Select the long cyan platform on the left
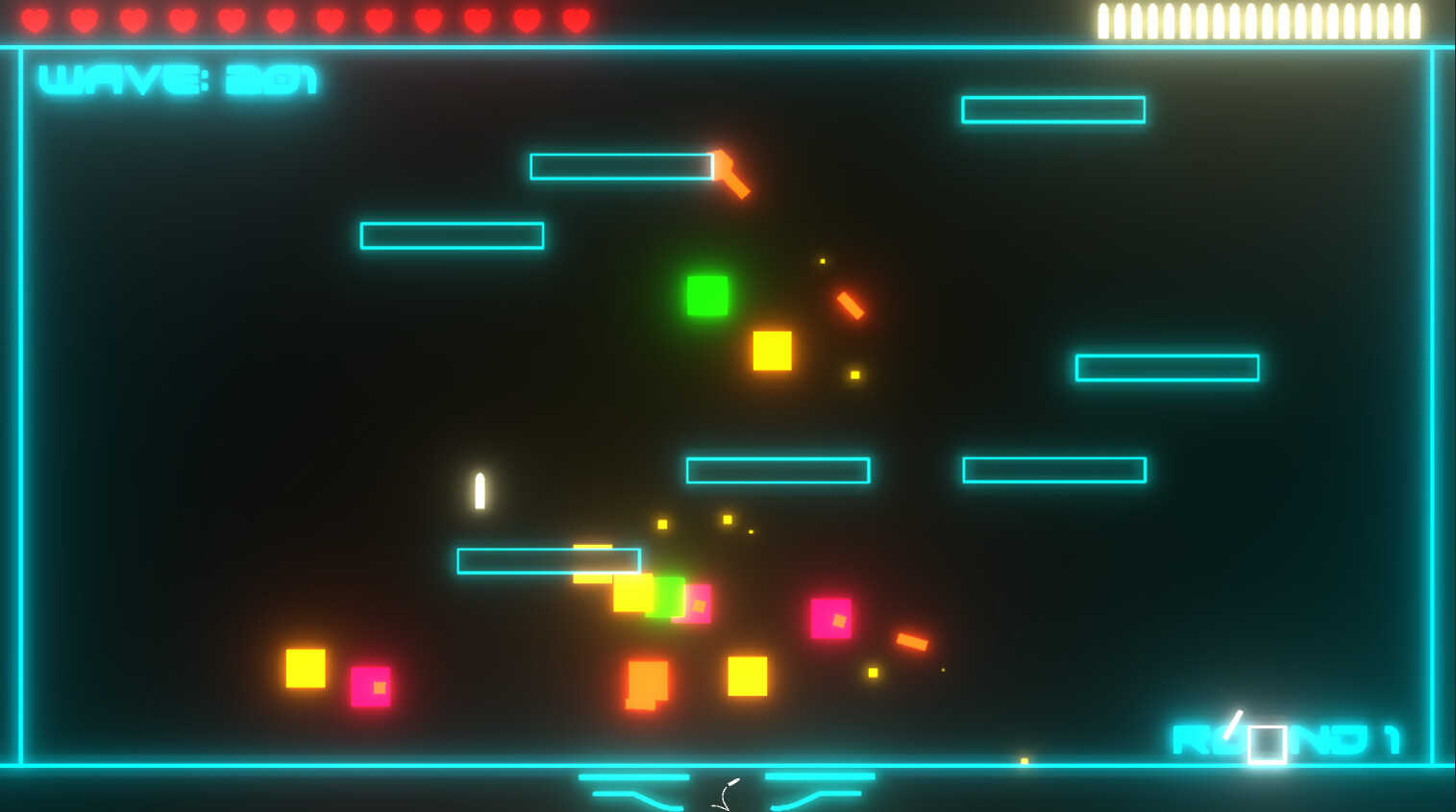Image resolution: width=1456 pixels, height=812 pixels. click(x=452, y=236)
